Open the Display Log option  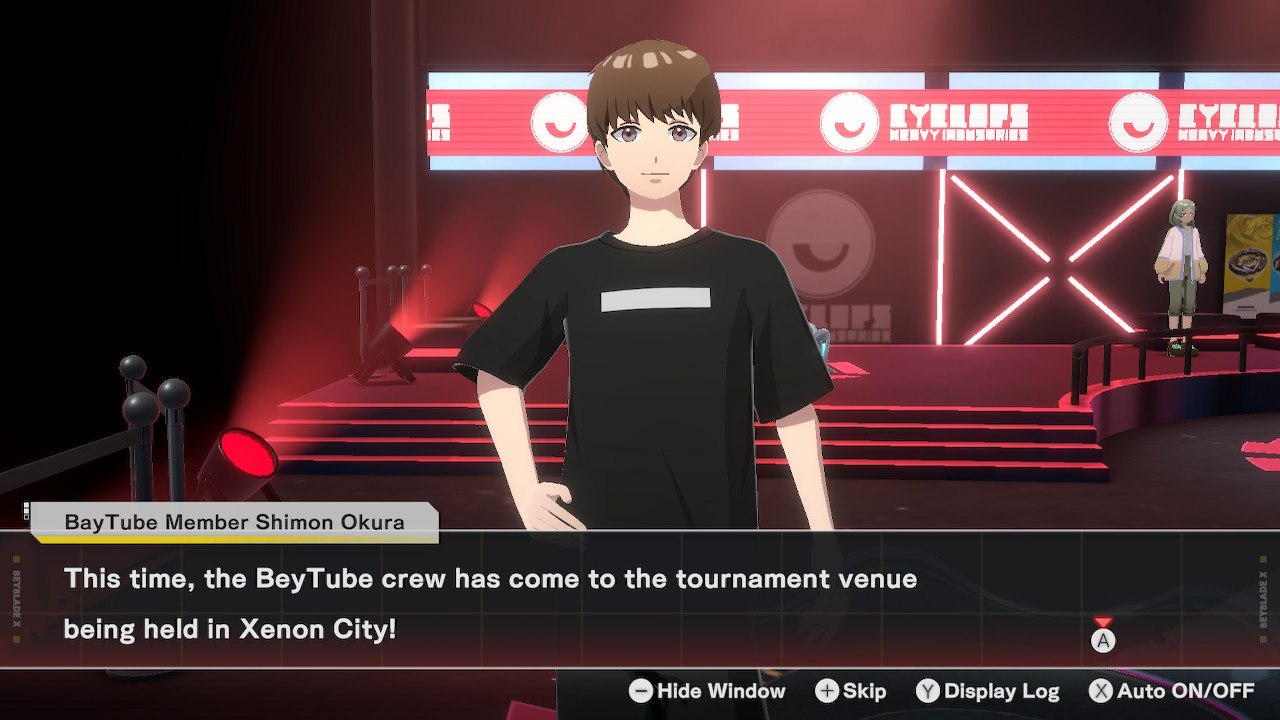[988, 691]
